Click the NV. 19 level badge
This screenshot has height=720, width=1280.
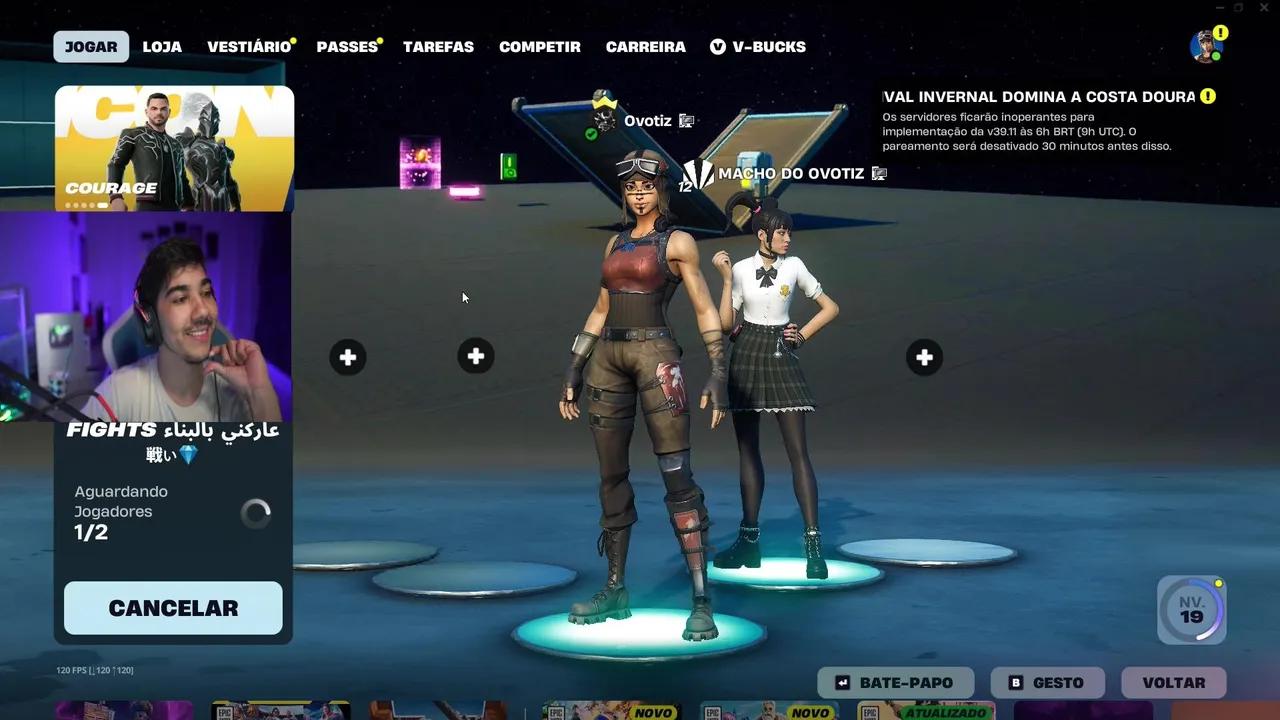[1190, 610]
